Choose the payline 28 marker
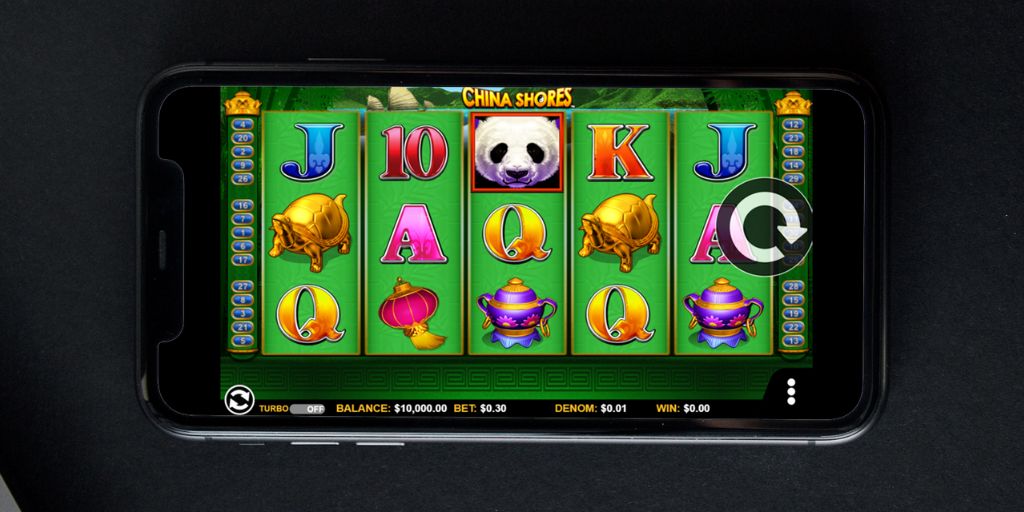Image resolution: width=1024 pixels, height=512 pixels. [794, 287]
